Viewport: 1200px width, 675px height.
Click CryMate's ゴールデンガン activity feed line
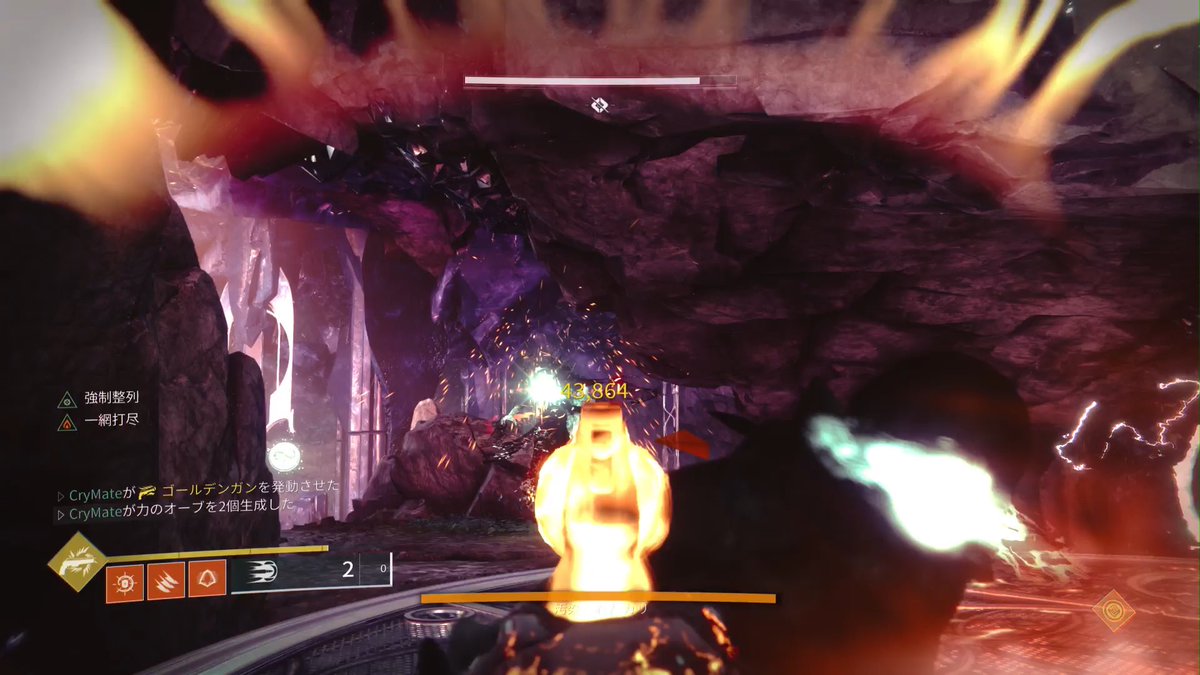point(198,487)
